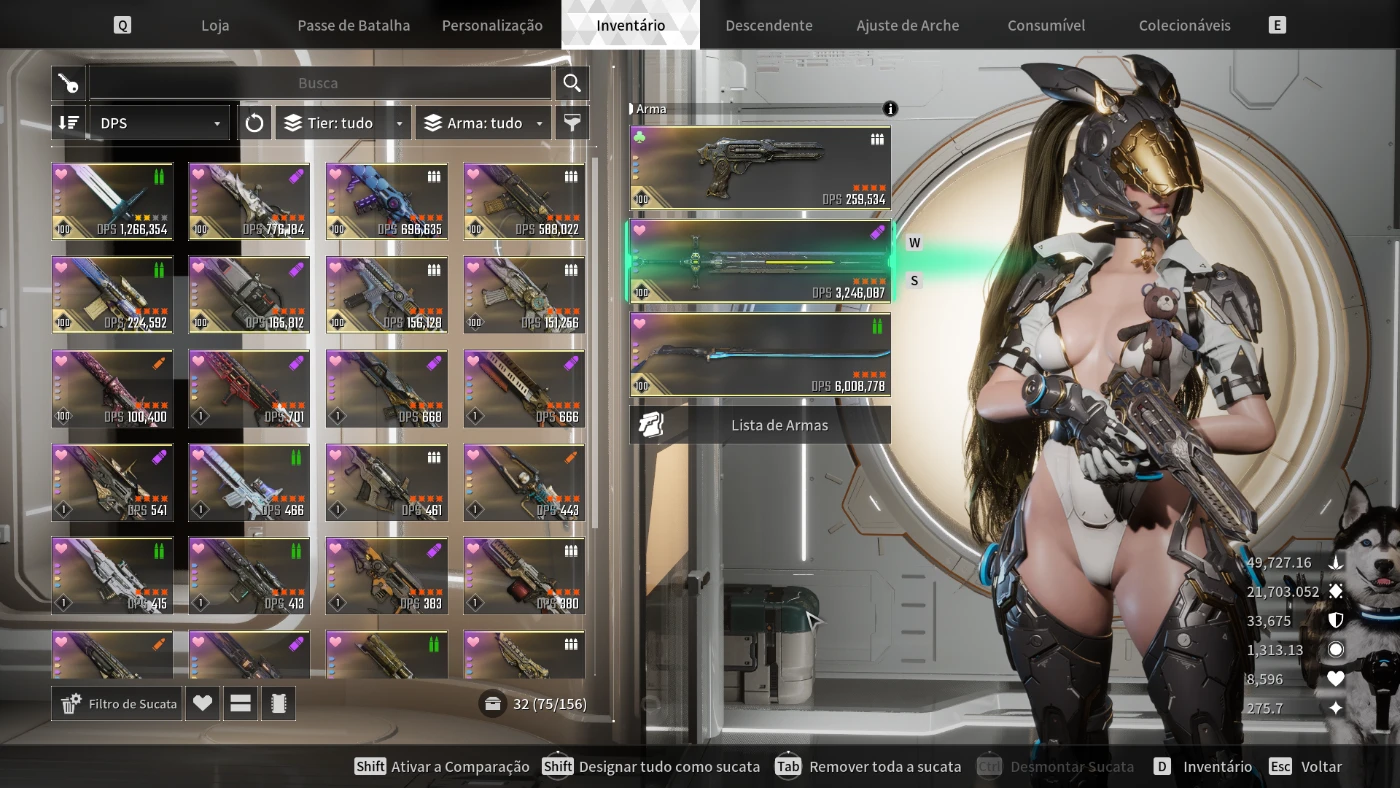Switch to Colecionáveis tab
The image size is (1400, 788).
click(1184, 25)
